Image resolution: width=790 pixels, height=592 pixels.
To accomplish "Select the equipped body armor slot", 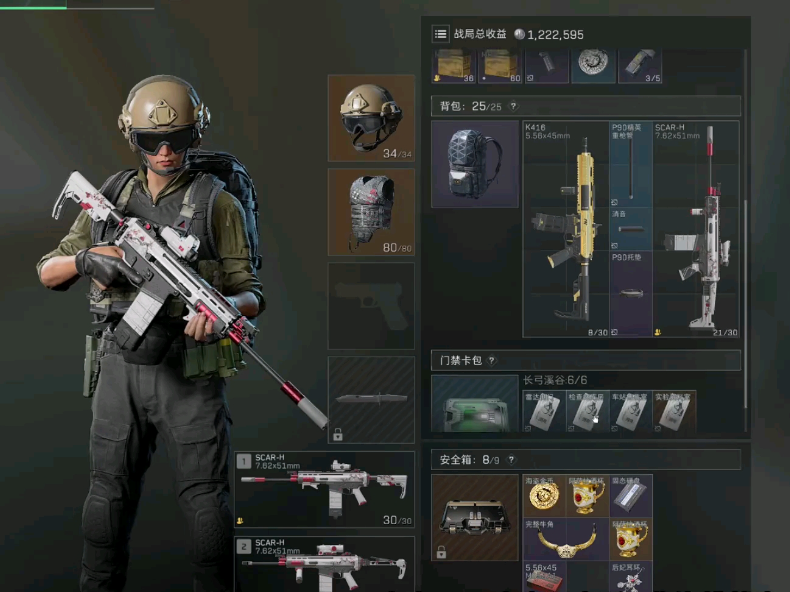I will (371, 211).
